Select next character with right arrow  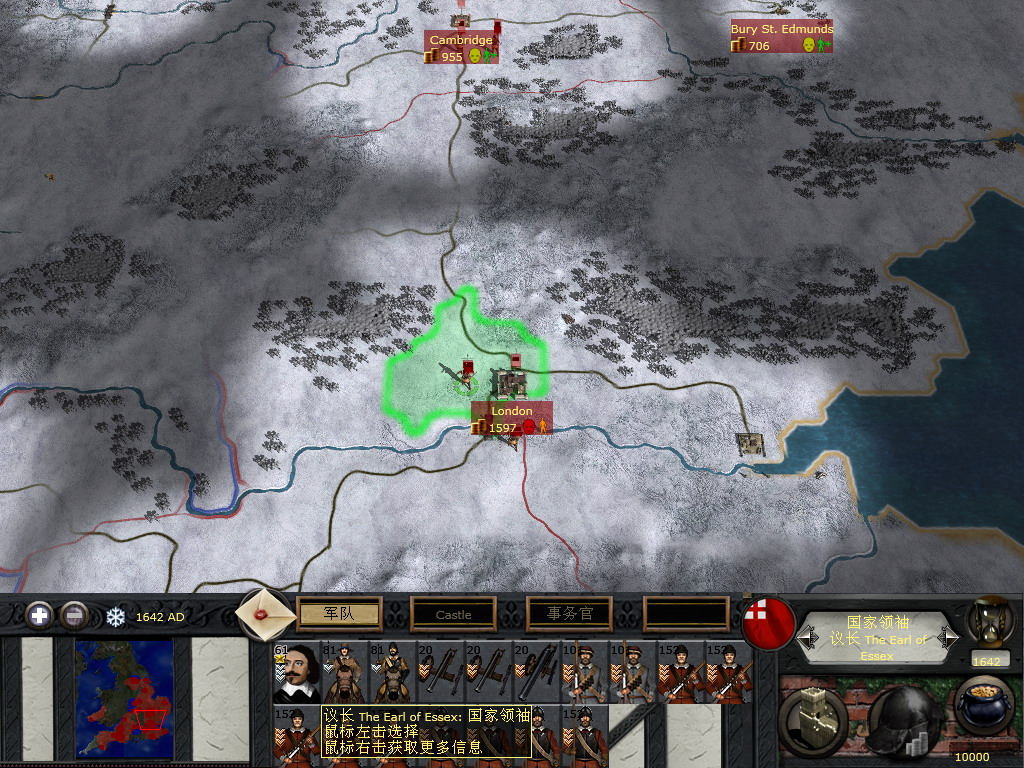pos(948,636)
